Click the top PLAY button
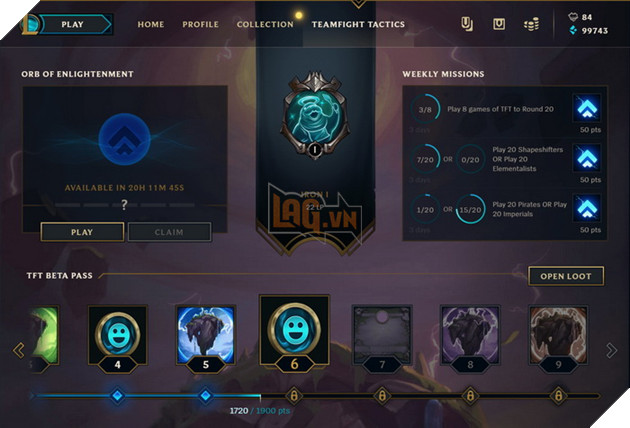This screenshot has width=630, height=428. (72, 24)
